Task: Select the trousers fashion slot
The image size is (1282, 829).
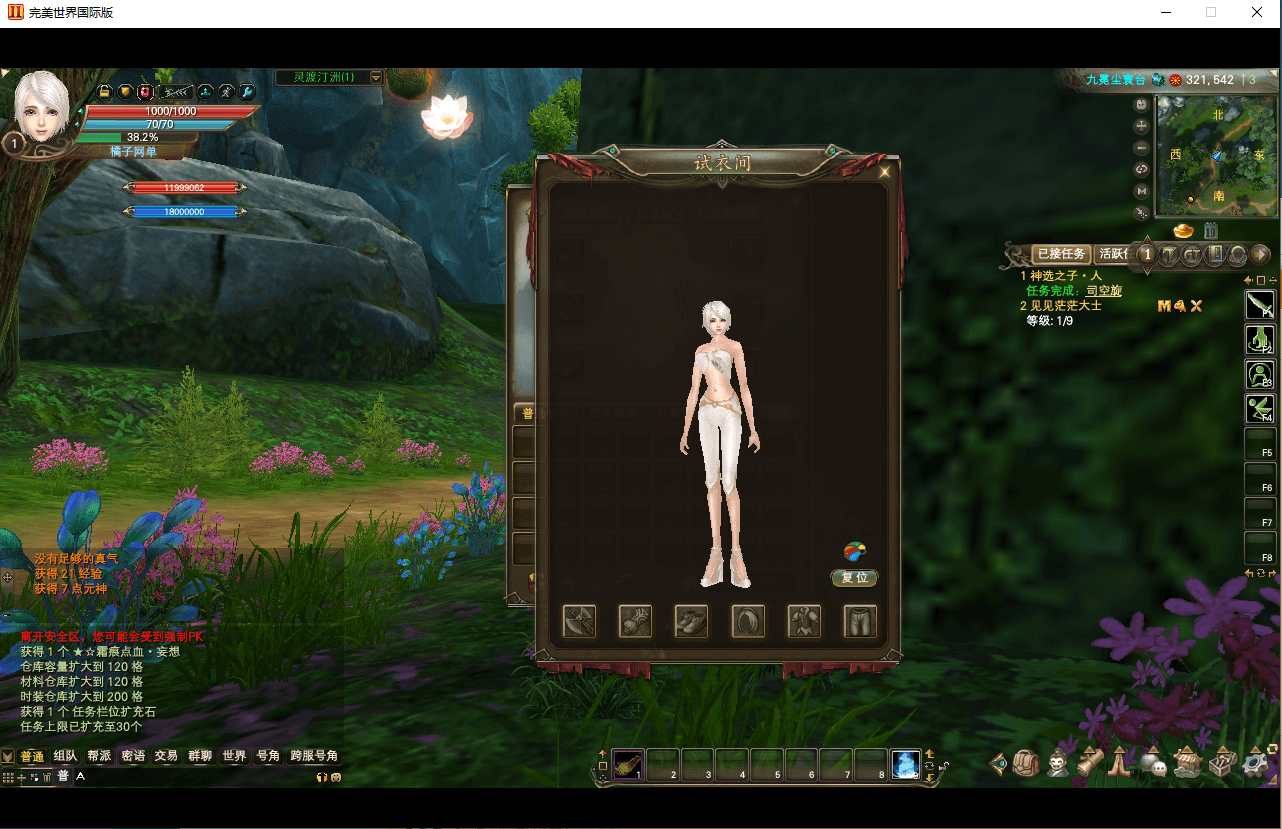Action: pyautogui.click(x=860, y=621)
